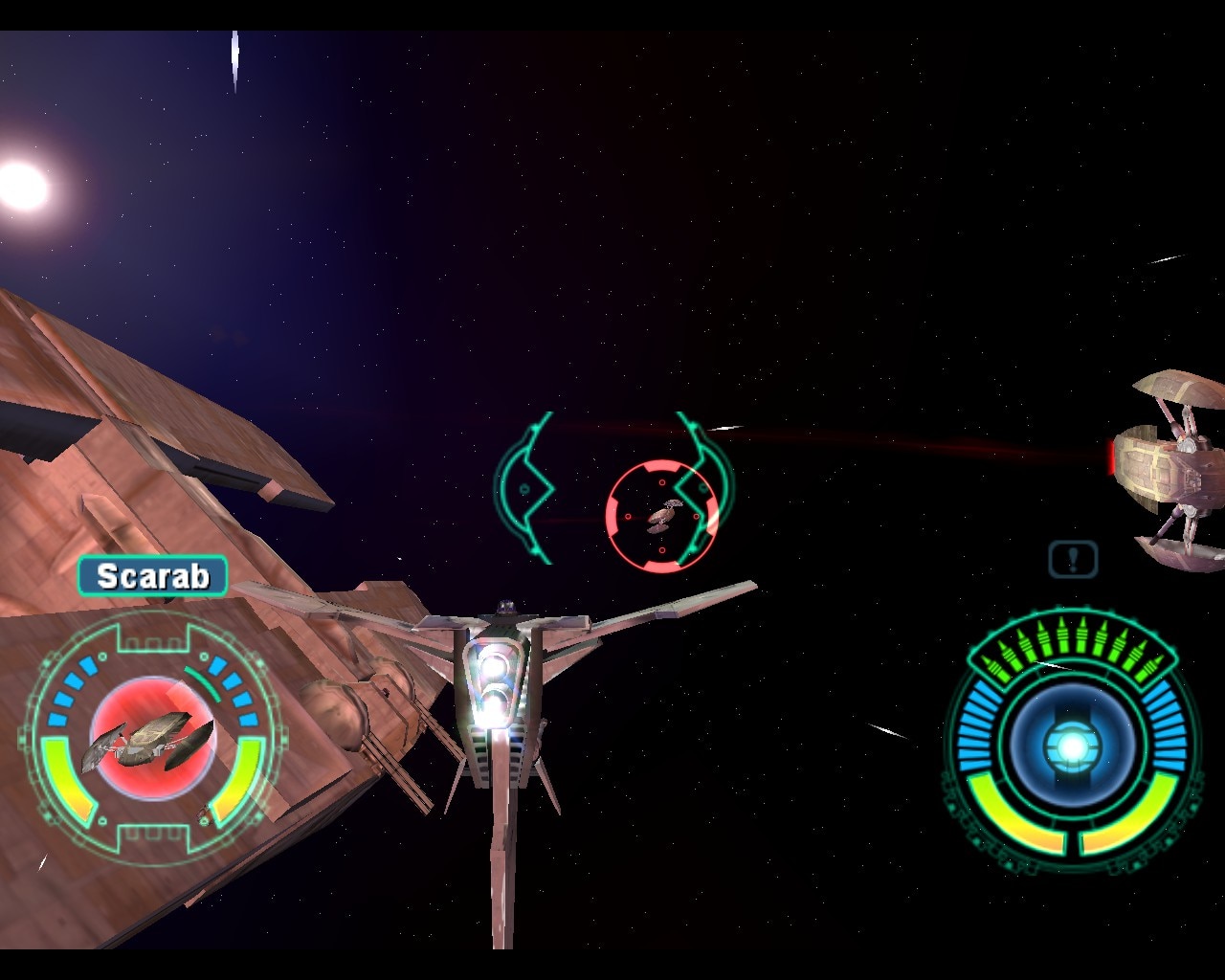Image resolution: width=1225 pixels, height=980 pixels.
Task: Click the exclamation warning indicator icon
Action: (1074, 558)
